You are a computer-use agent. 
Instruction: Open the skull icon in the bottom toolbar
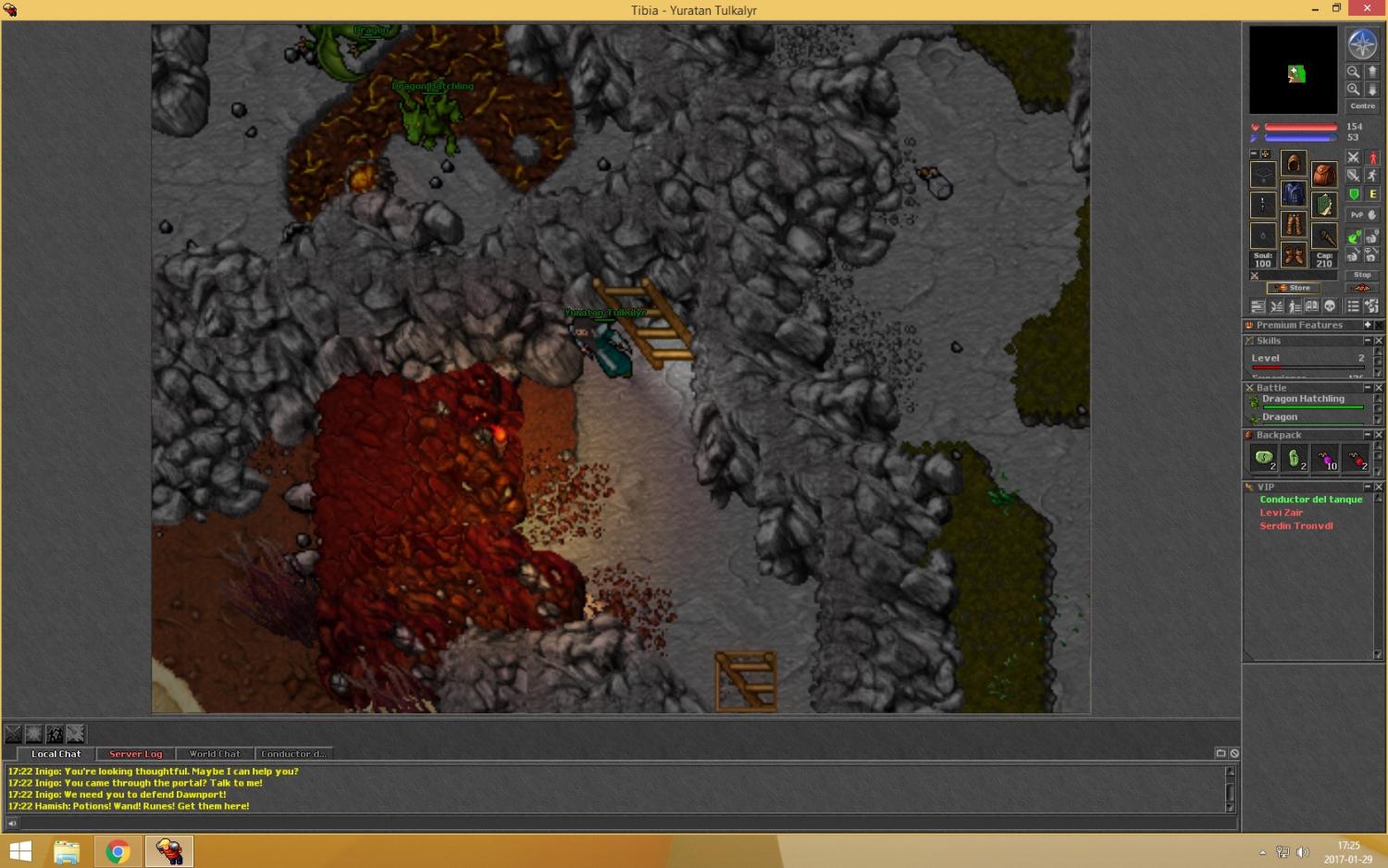point(1330,306)
